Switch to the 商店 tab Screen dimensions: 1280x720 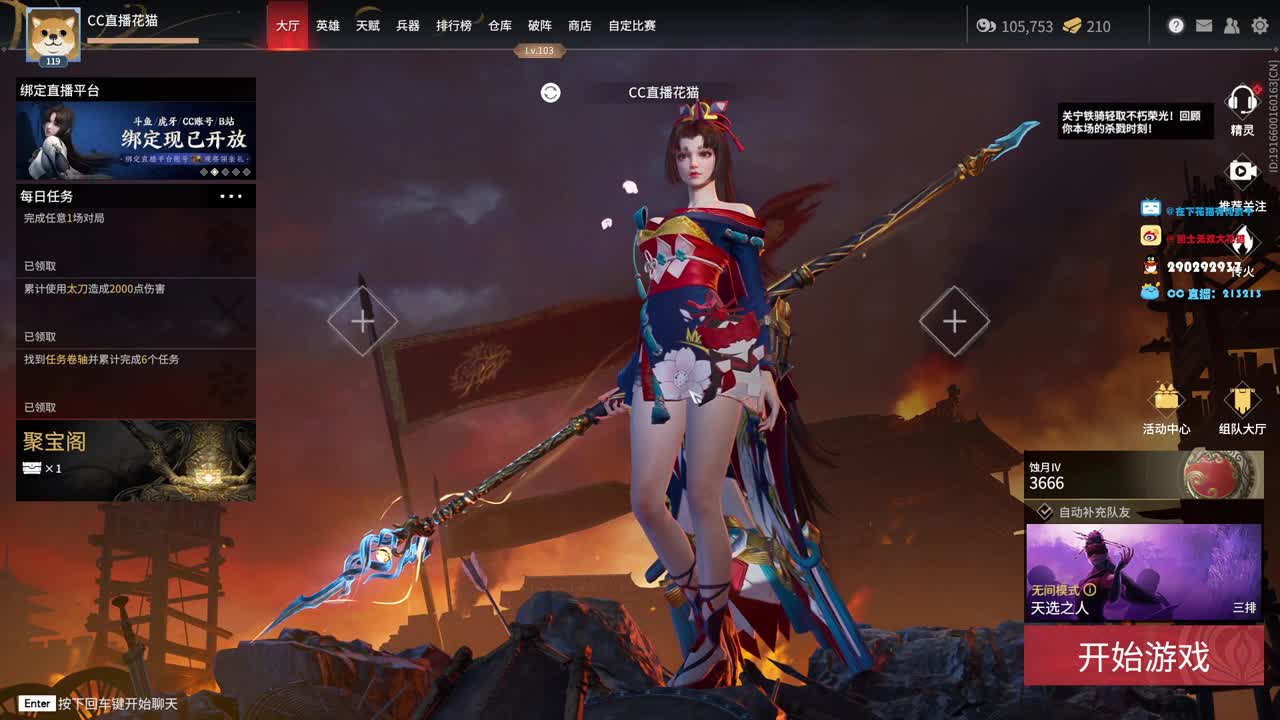[580, 26]
